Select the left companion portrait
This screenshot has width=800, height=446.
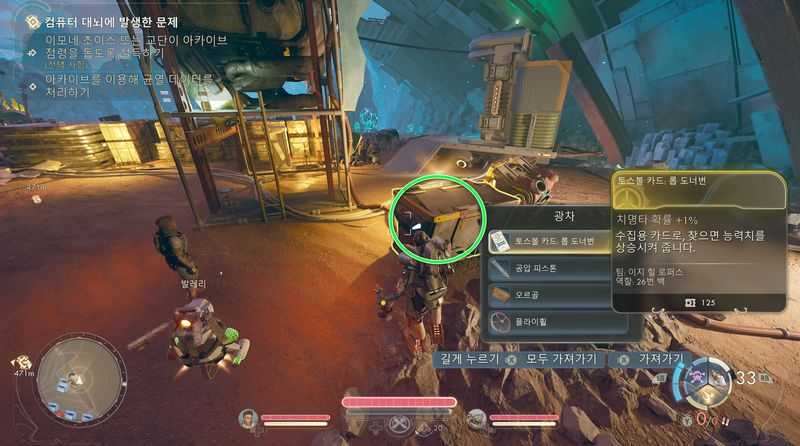point(249,418)
